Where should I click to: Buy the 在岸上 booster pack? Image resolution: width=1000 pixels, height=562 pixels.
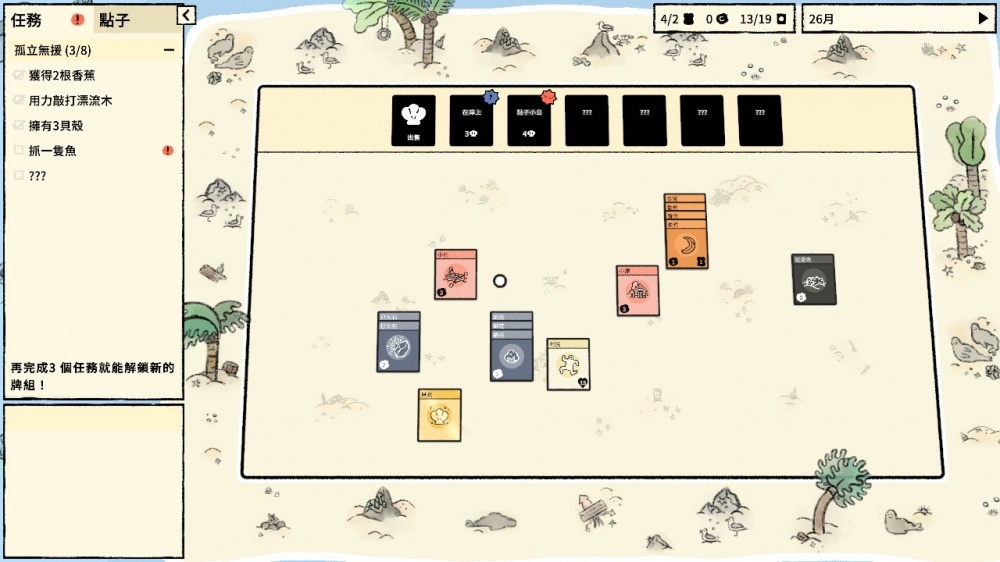tap(471, 121)
